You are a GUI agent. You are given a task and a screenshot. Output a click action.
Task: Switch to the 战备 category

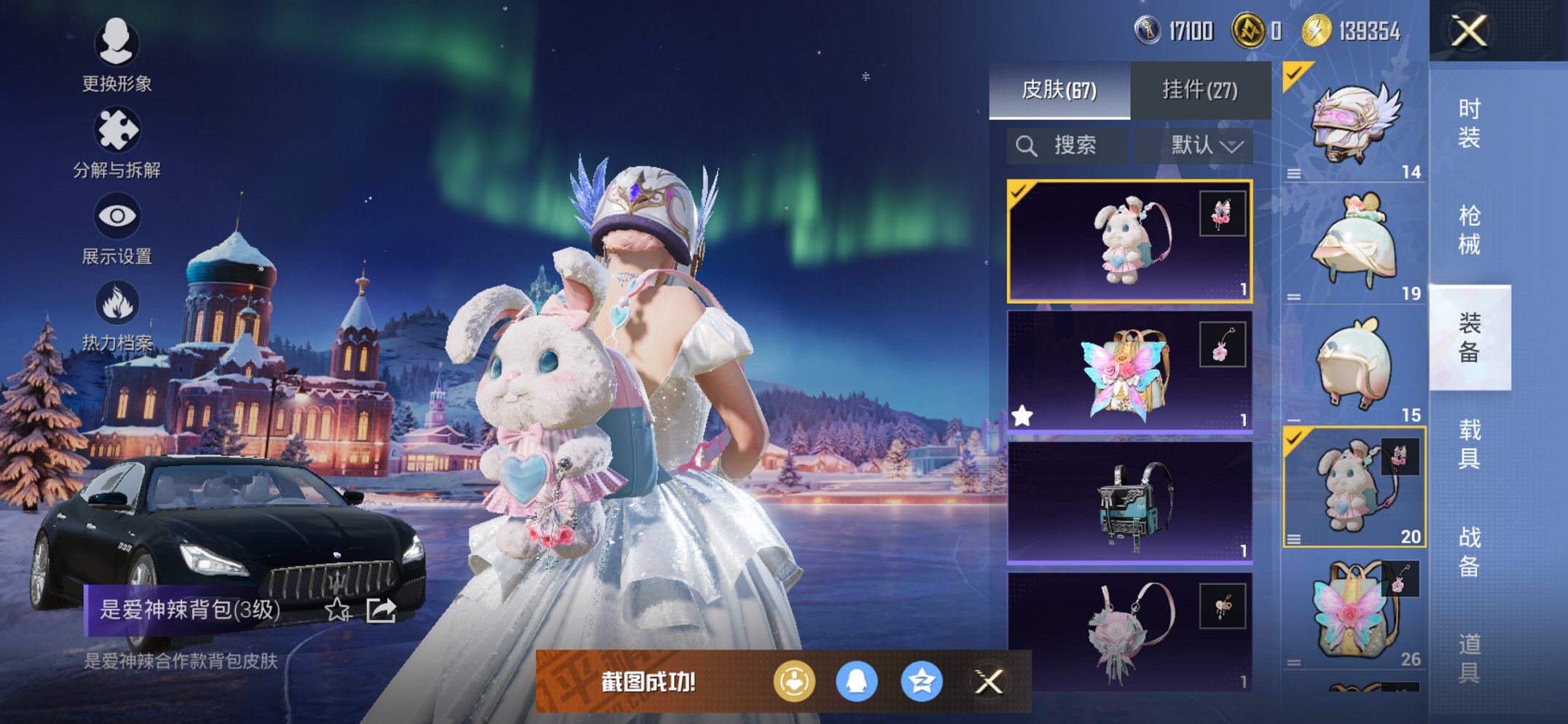pyautogui.click(x=1469, y=551)
